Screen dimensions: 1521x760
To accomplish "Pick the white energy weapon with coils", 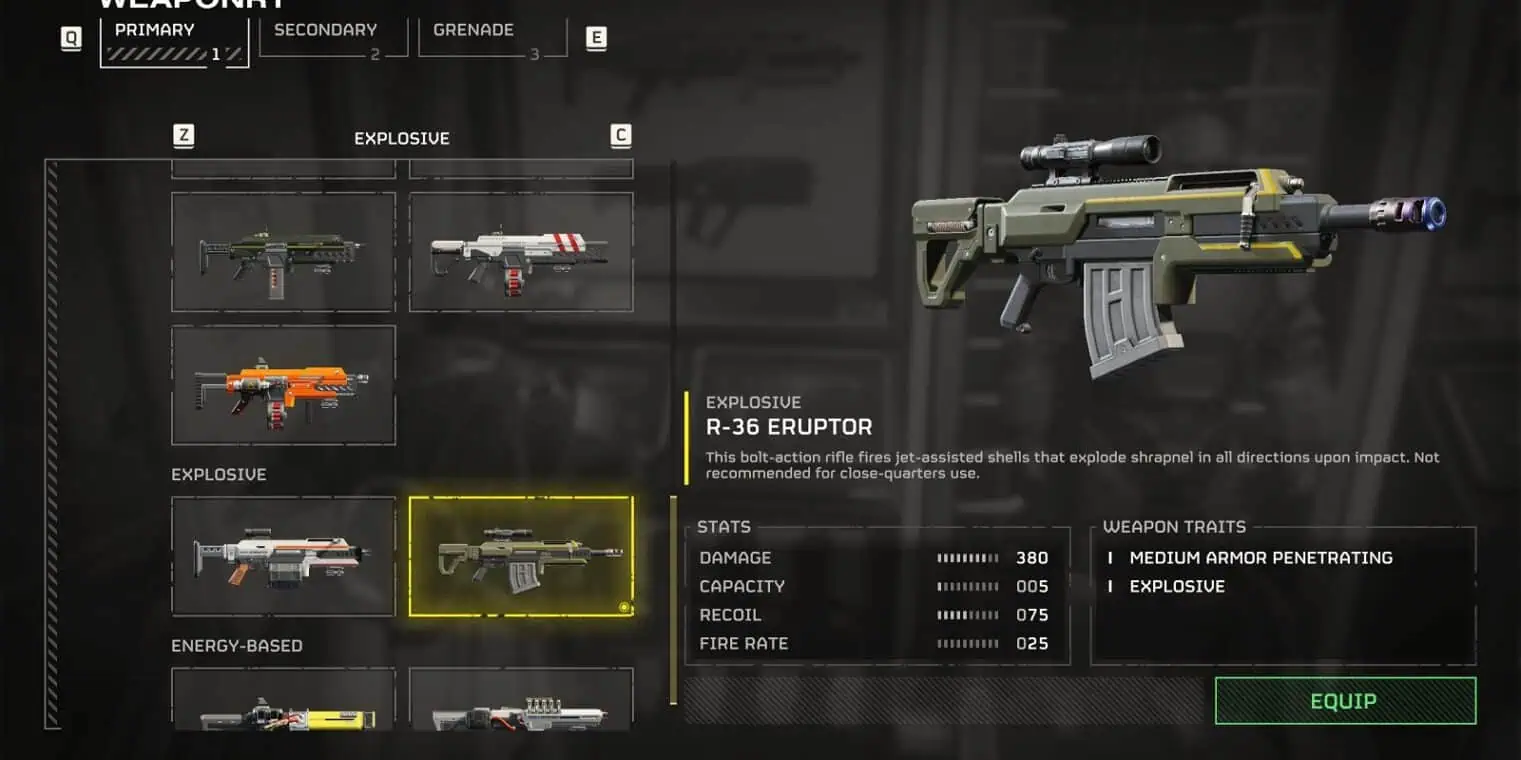I will pyautogui.click(x=521, y=702).
